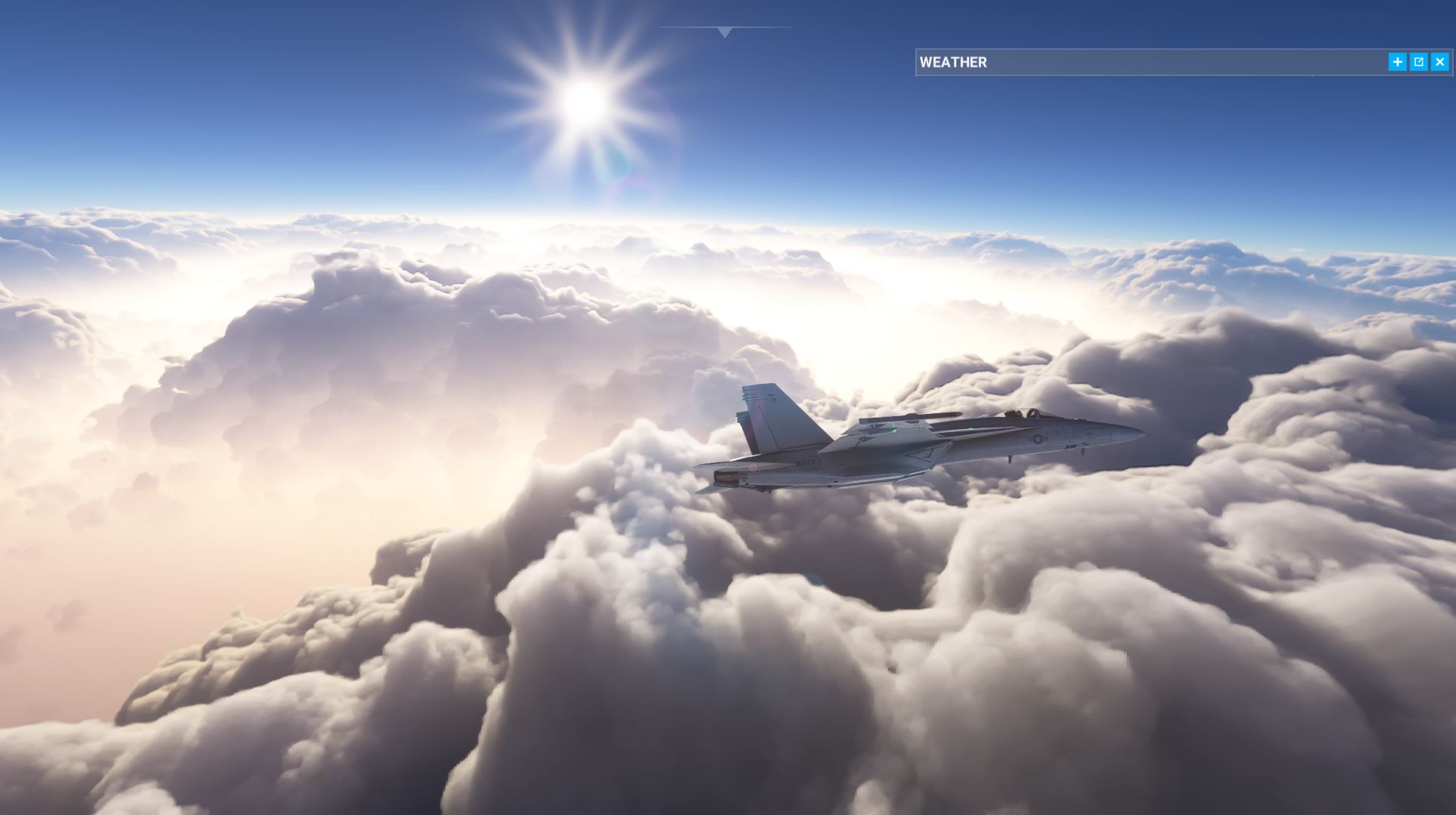Image resolution: width=1456 pixels, height=815 pixels.
Task: Click the plus icon on the Weather panel
Action: 1396,61
